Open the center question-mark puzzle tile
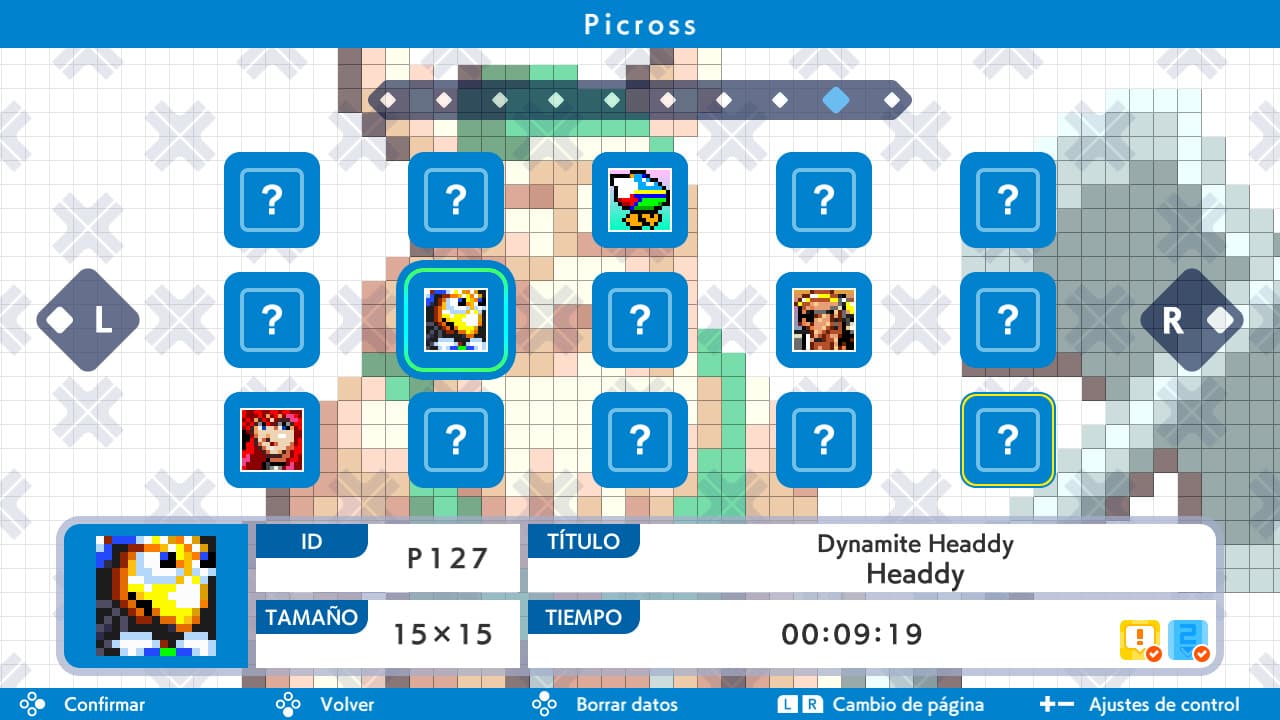Viewport: 1280px width, 720px height. coord(639,320)
